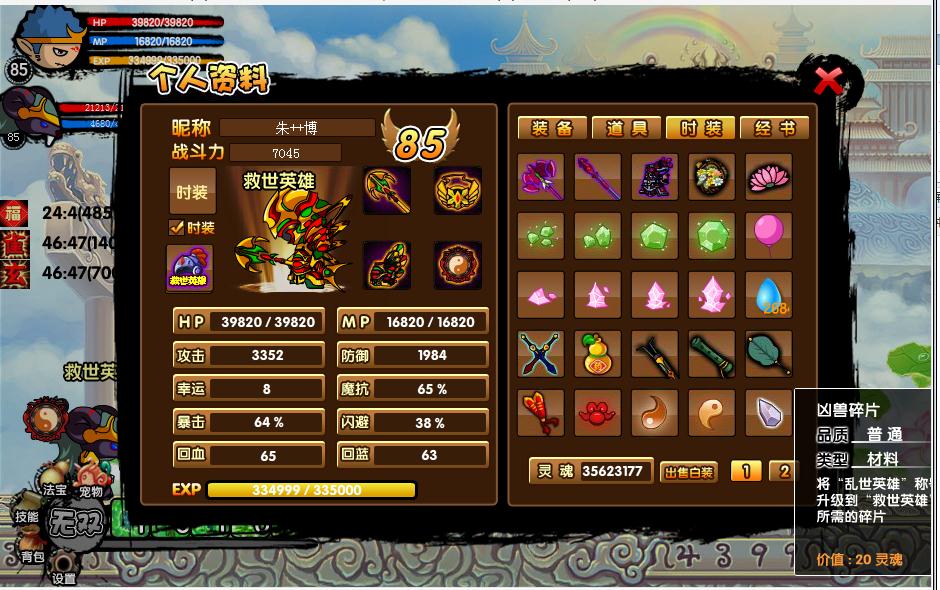This screenshot has width=940, height=590.
Task: Click the square 时装 costume slot button
Action: (192, 191)
